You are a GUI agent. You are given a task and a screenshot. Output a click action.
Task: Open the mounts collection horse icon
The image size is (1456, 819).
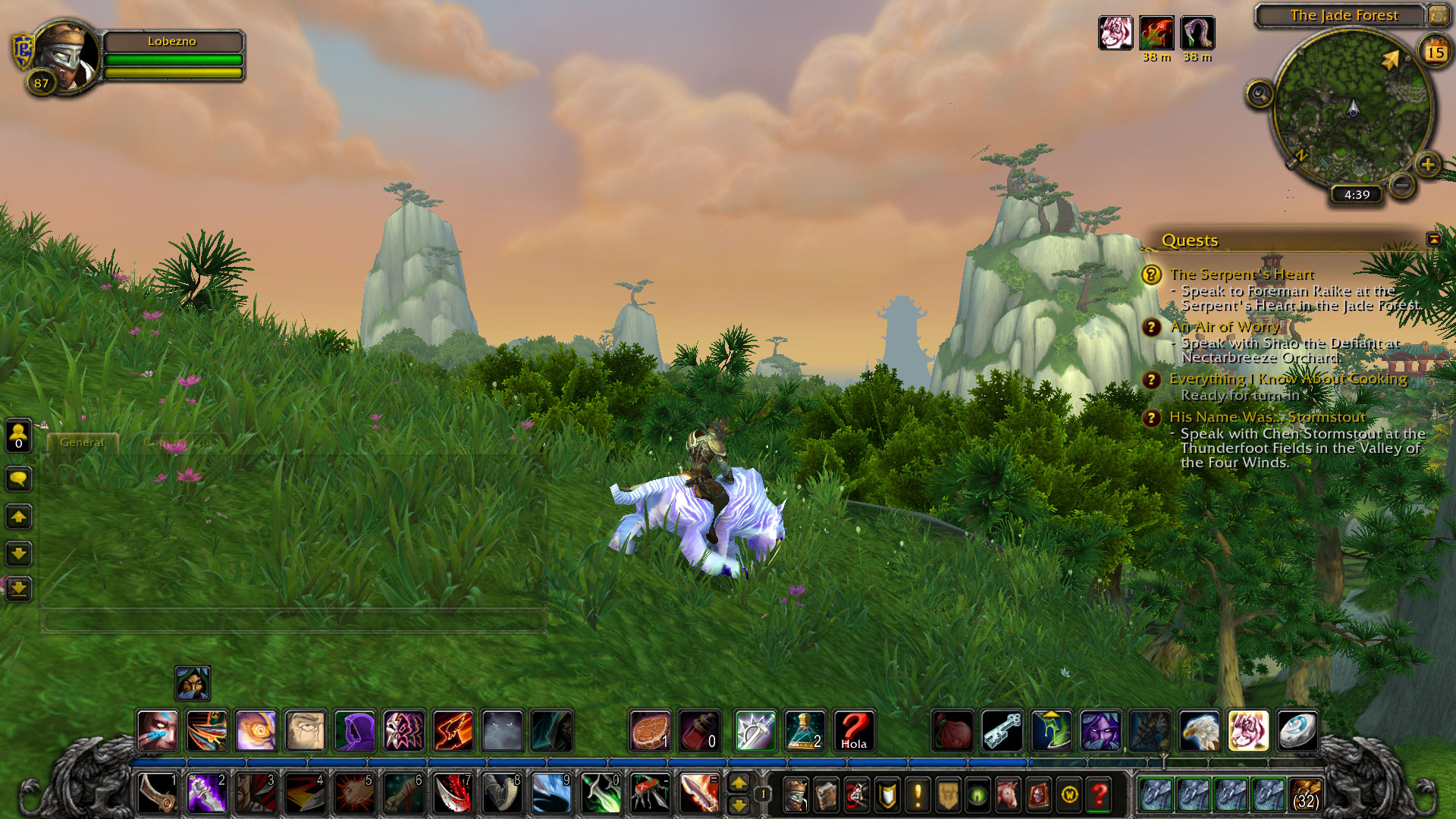tap(1008, 795)
